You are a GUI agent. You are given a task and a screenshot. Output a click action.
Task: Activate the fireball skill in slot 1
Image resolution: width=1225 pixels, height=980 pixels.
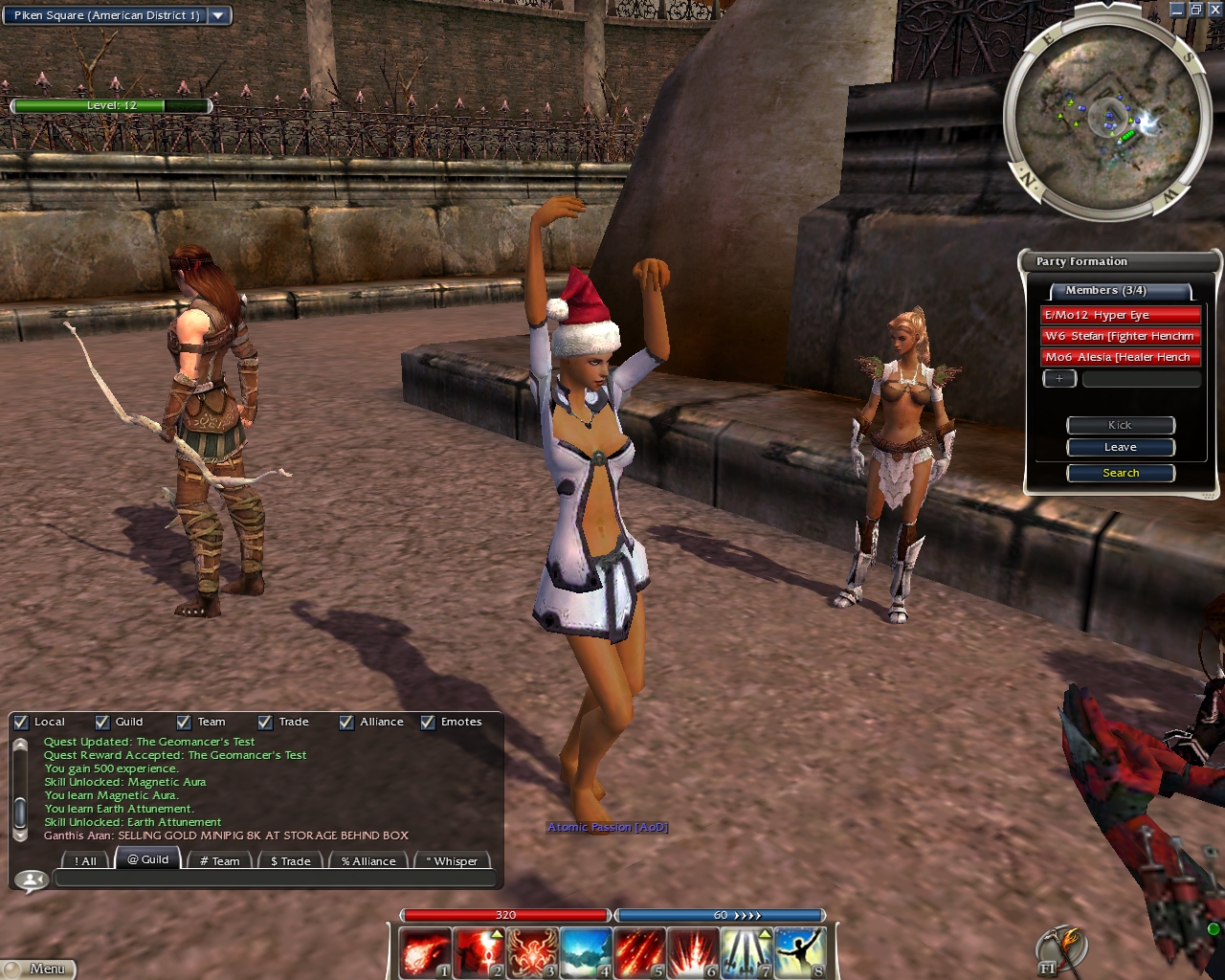click(x=424, y=953)
